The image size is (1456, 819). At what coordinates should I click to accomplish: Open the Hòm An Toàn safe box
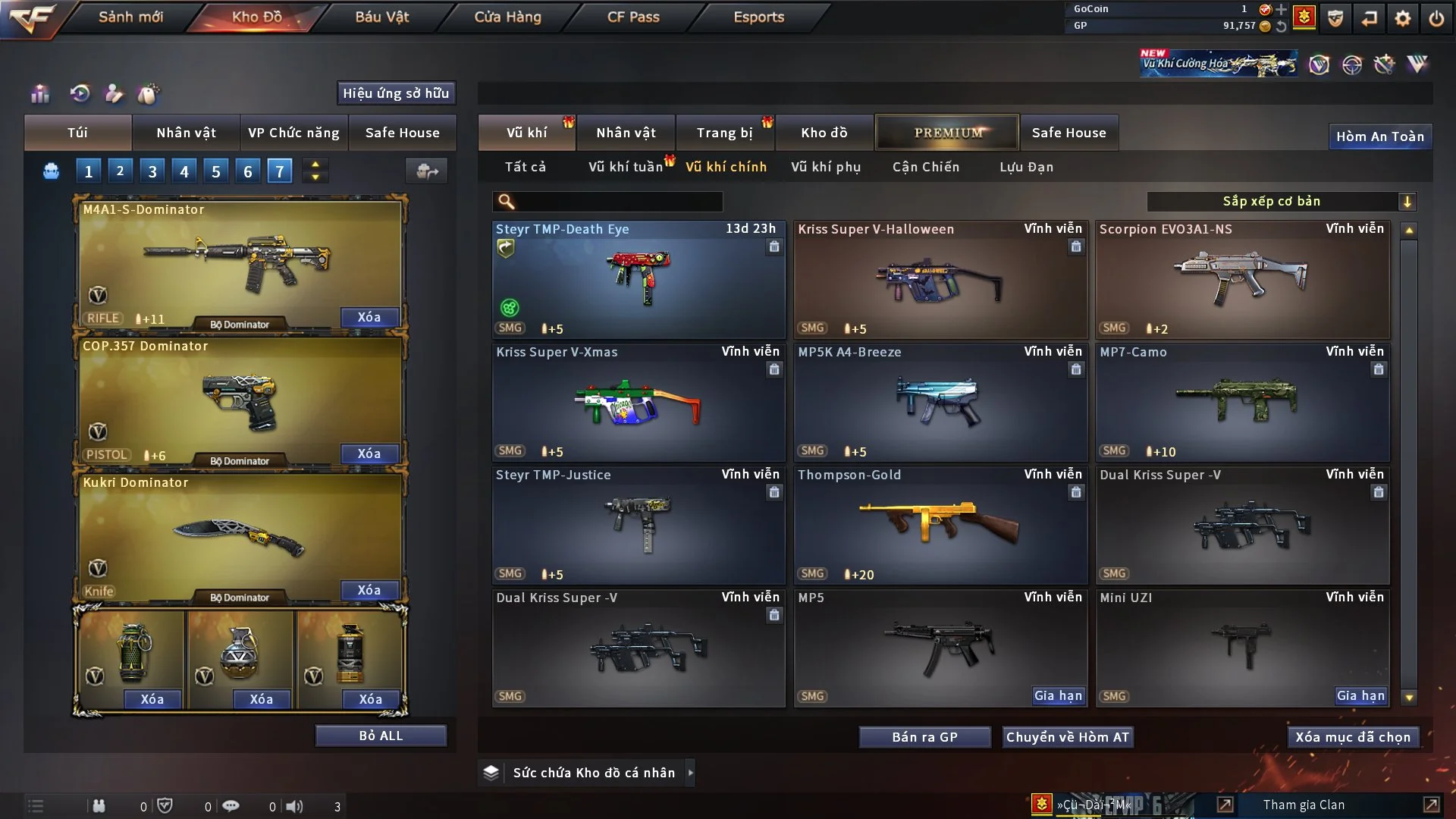(1380, 136)
